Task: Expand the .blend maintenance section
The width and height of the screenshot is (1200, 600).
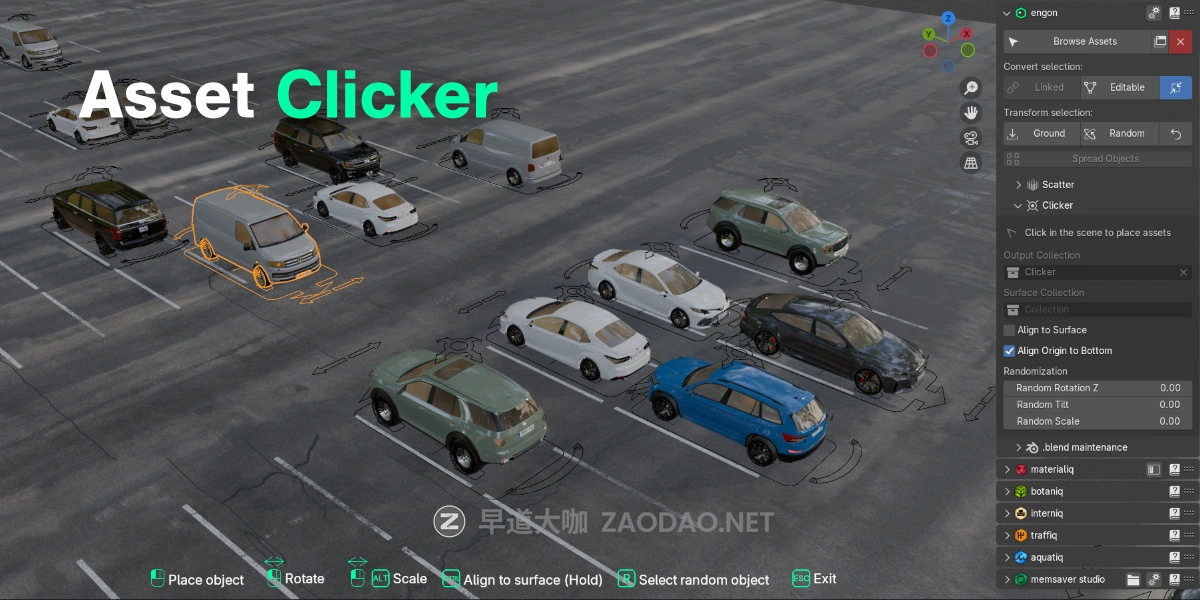Action: pos(1019,448)
